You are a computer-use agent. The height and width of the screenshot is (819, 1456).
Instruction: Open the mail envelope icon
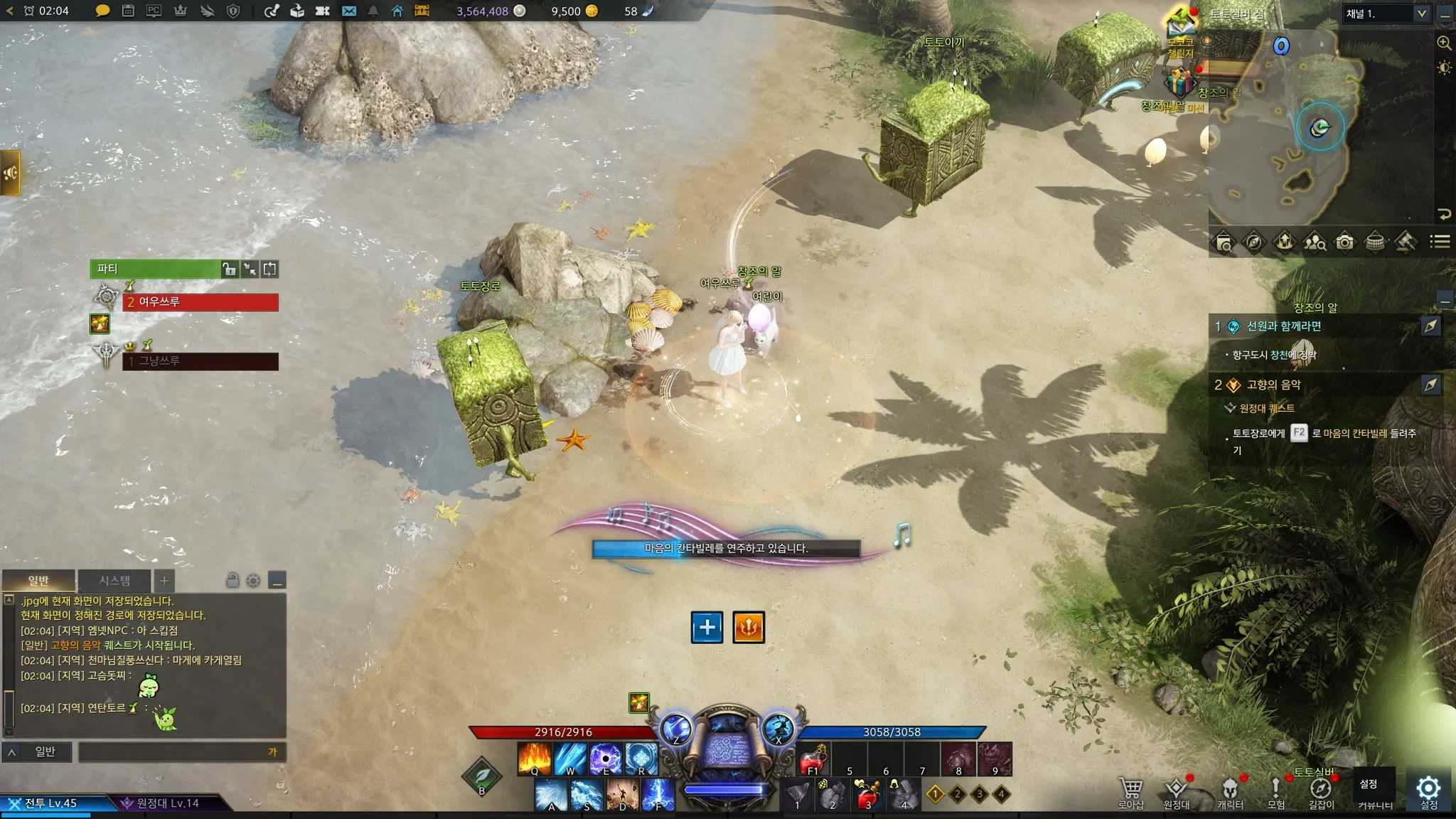coord(348,11)
